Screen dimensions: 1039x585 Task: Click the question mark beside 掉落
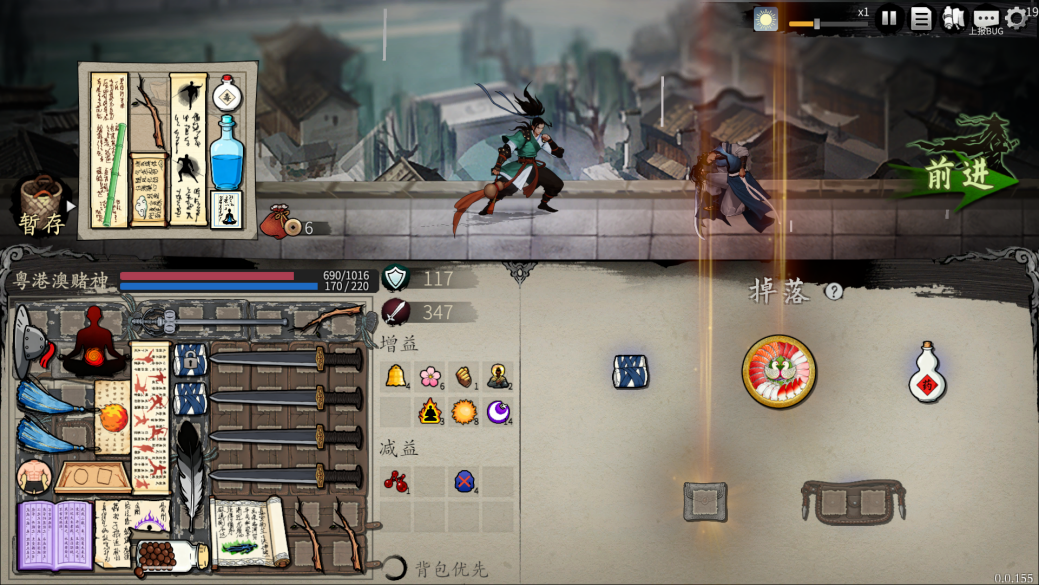tap(834, 291)
